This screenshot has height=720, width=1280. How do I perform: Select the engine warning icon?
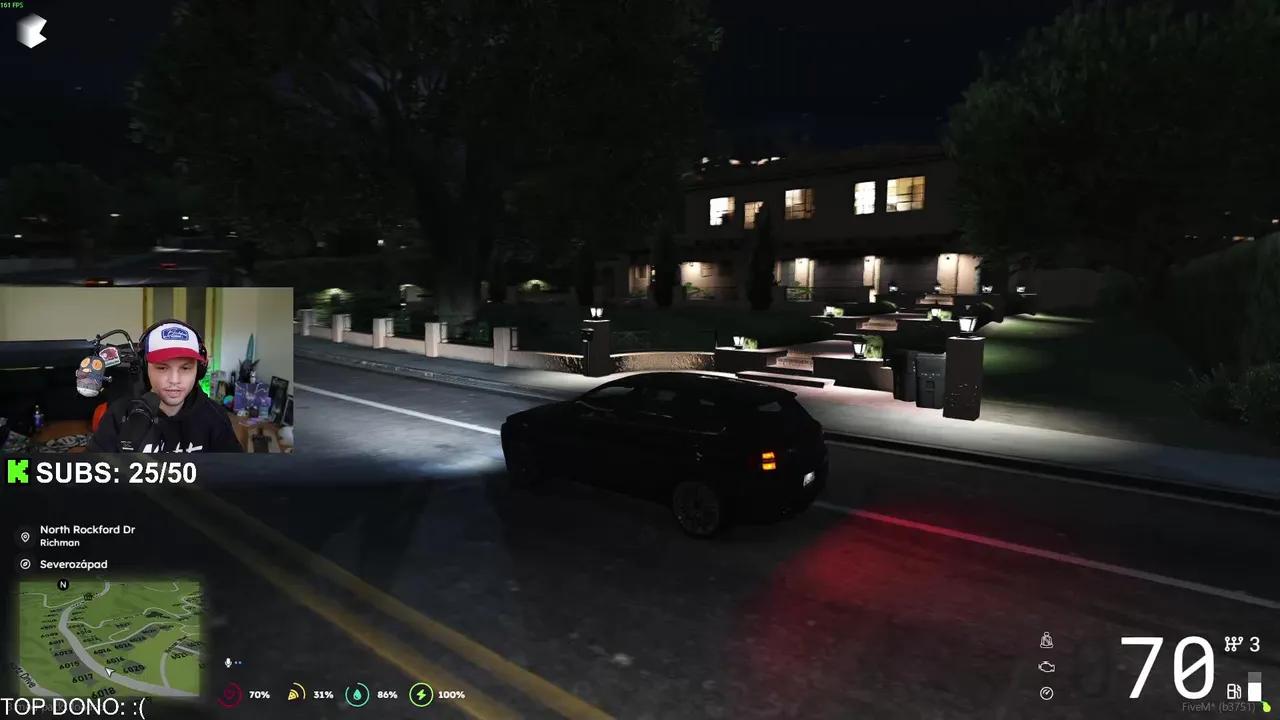1046,666
